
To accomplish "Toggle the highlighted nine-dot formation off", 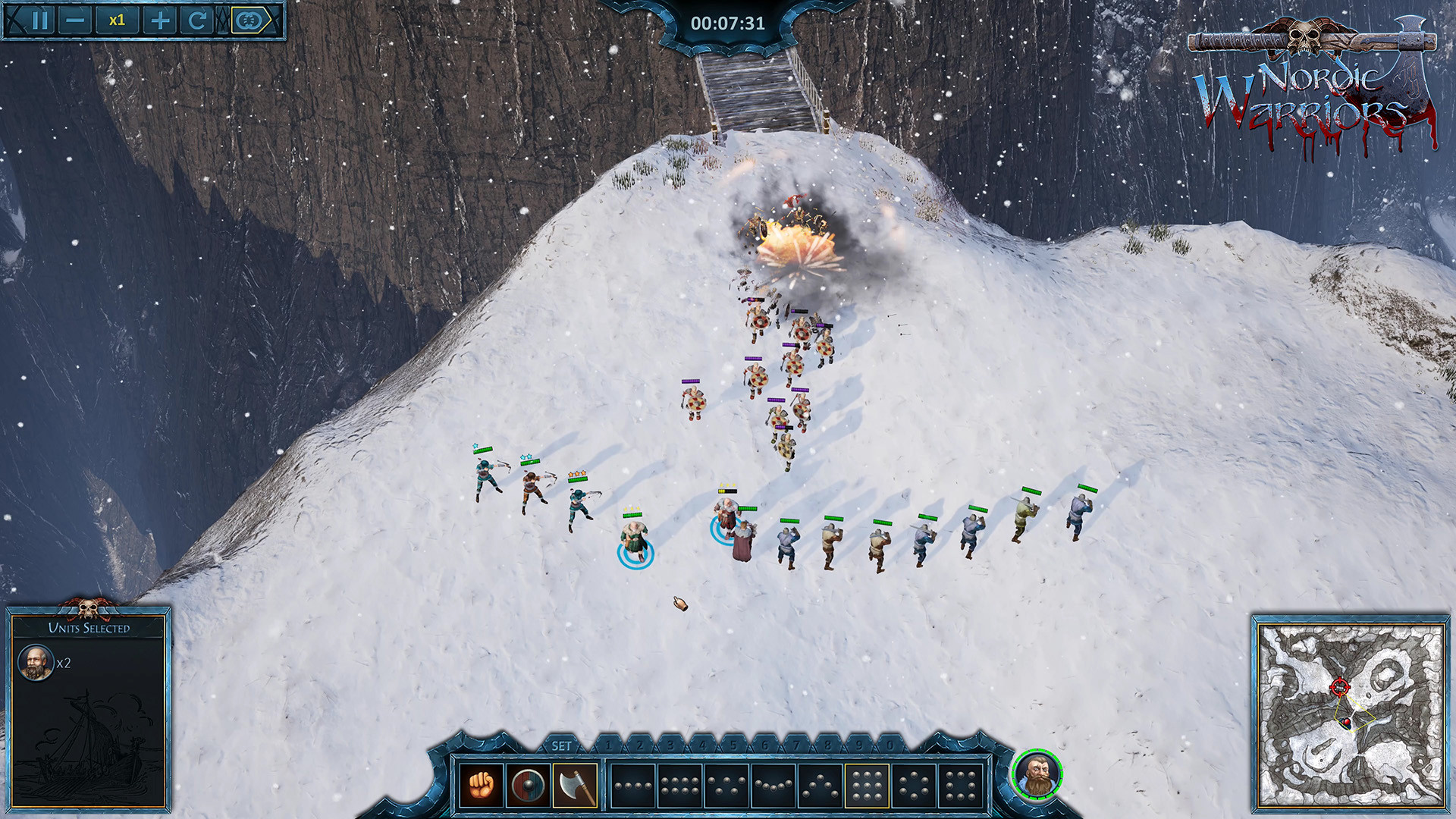I will point(865,787).
